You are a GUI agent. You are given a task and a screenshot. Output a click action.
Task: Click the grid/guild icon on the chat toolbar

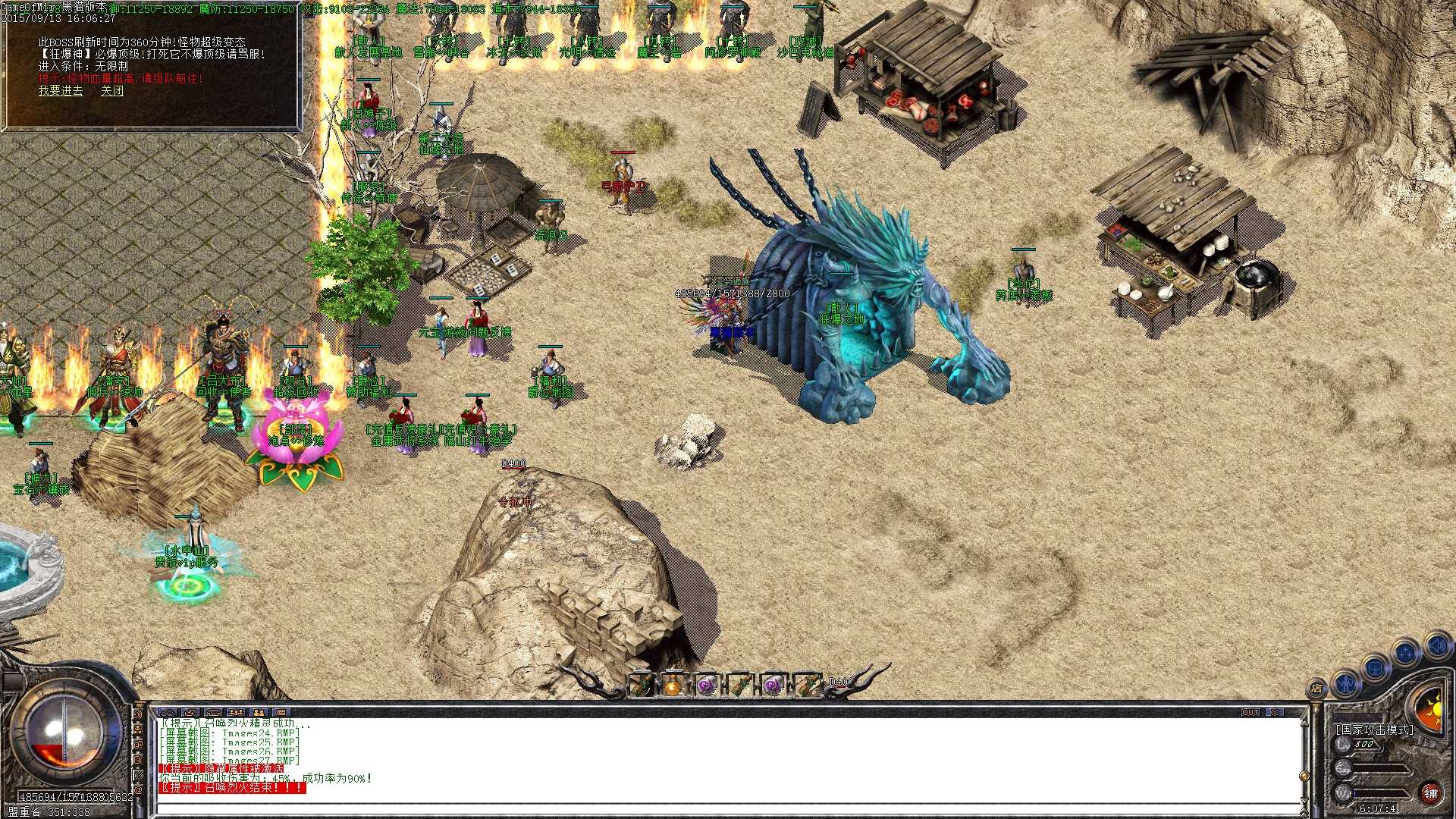click(282, 713)
